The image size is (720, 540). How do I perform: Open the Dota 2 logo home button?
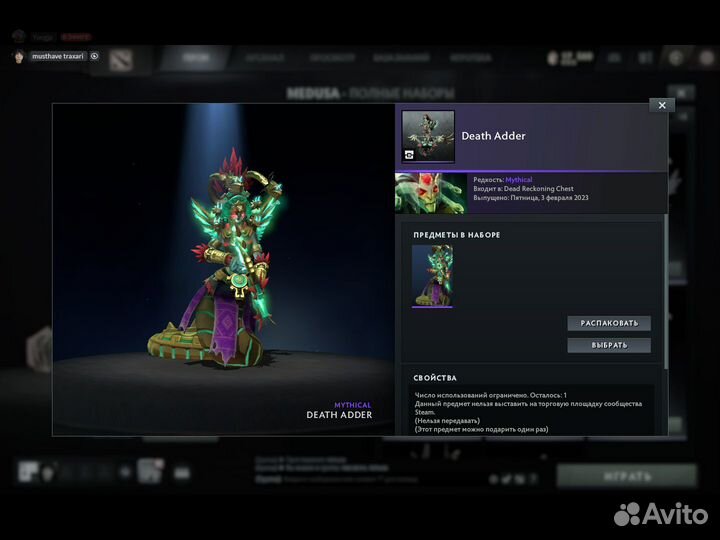click(121, 58)
